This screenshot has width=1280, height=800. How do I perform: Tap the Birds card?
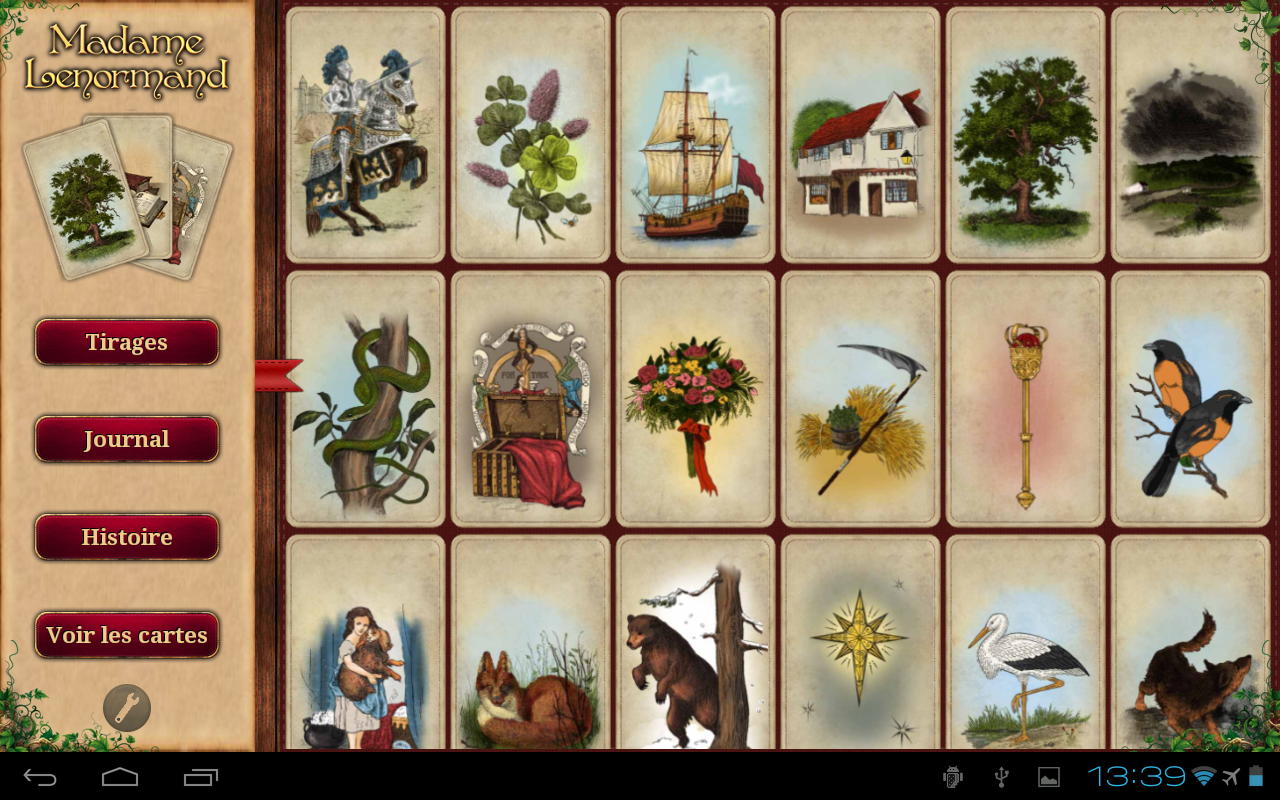point(1189,397)
